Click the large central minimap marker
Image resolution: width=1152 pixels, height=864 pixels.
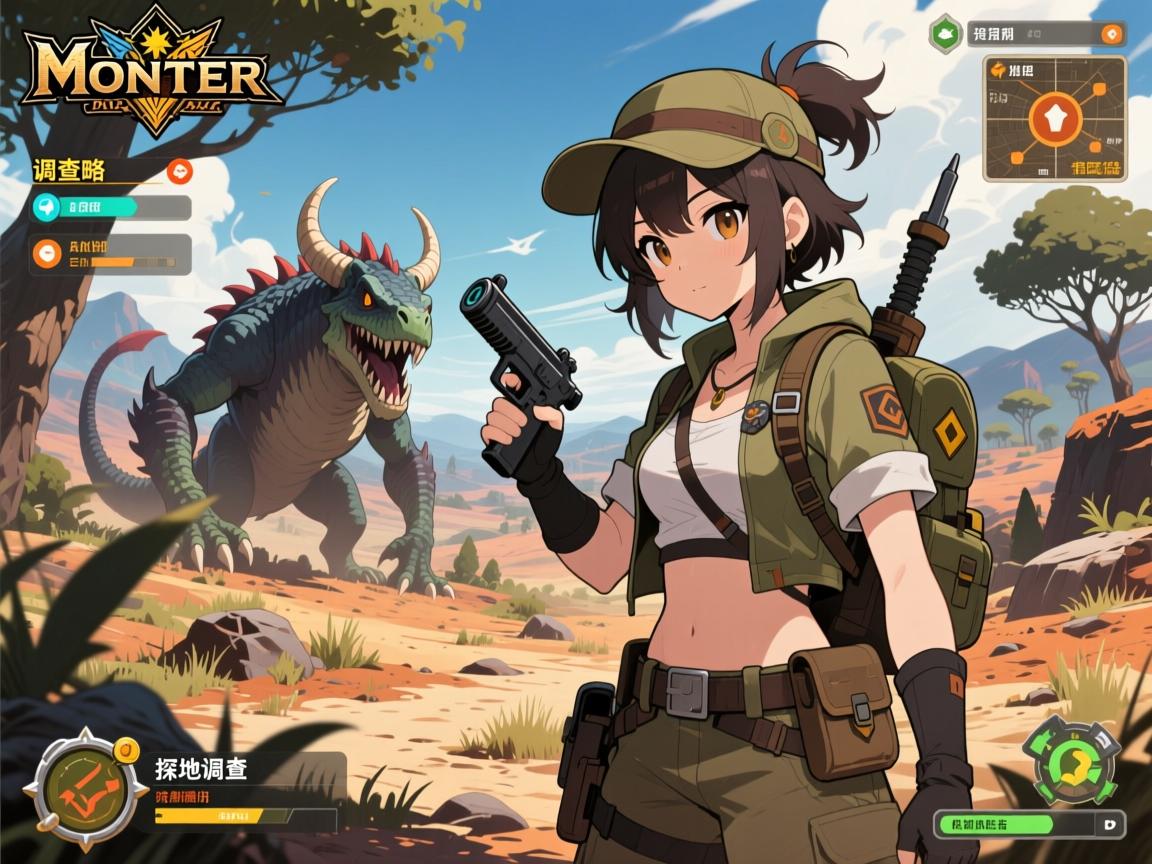pos(1055,119)
